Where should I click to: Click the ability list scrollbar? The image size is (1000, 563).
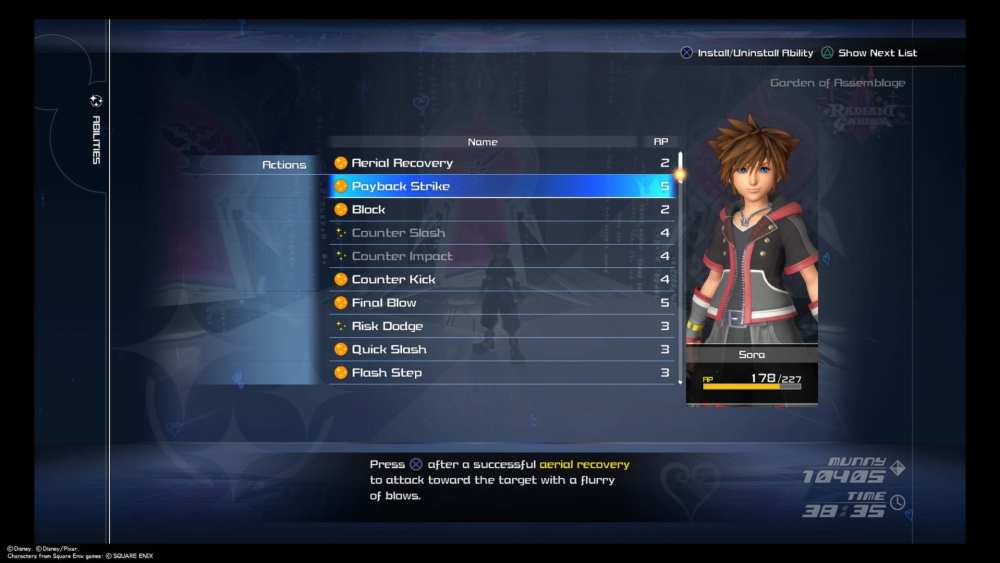coord(680,268)
